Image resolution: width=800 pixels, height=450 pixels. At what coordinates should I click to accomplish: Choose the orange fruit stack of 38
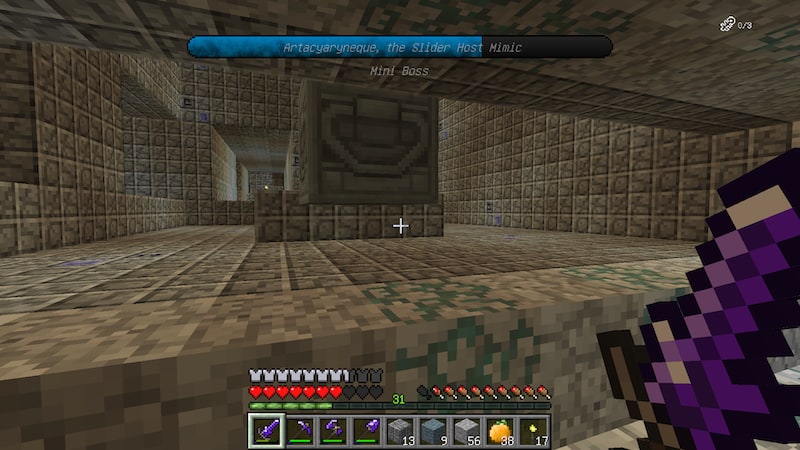coord(499,431)
